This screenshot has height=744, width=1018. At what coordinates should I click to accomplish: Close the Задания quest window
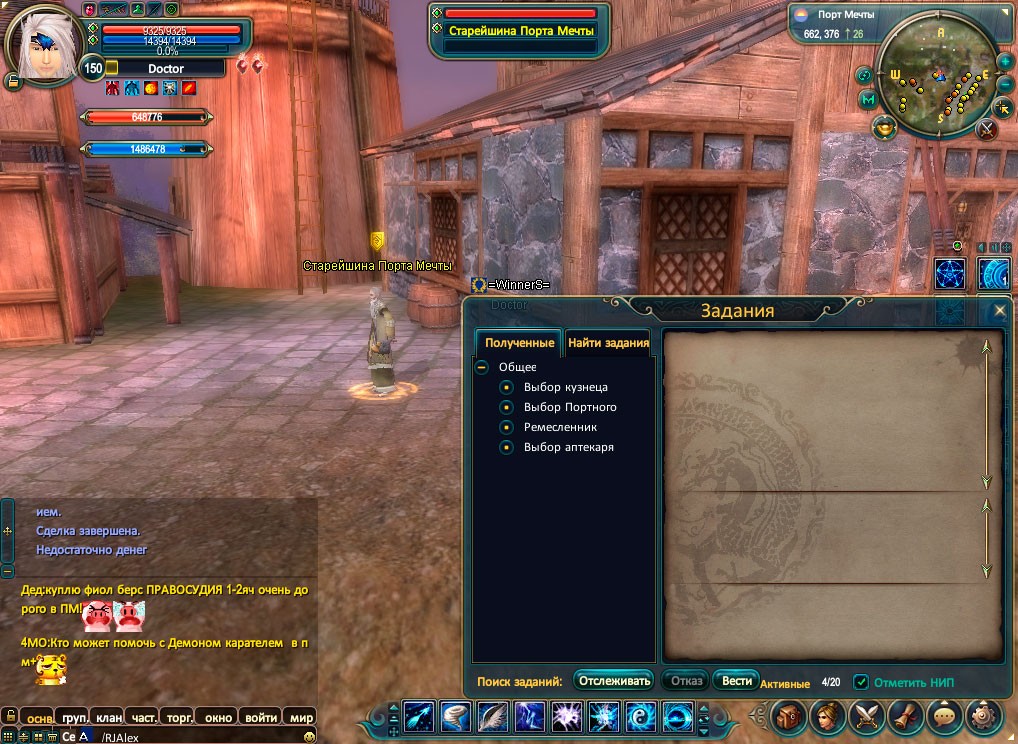click(999, 310)
